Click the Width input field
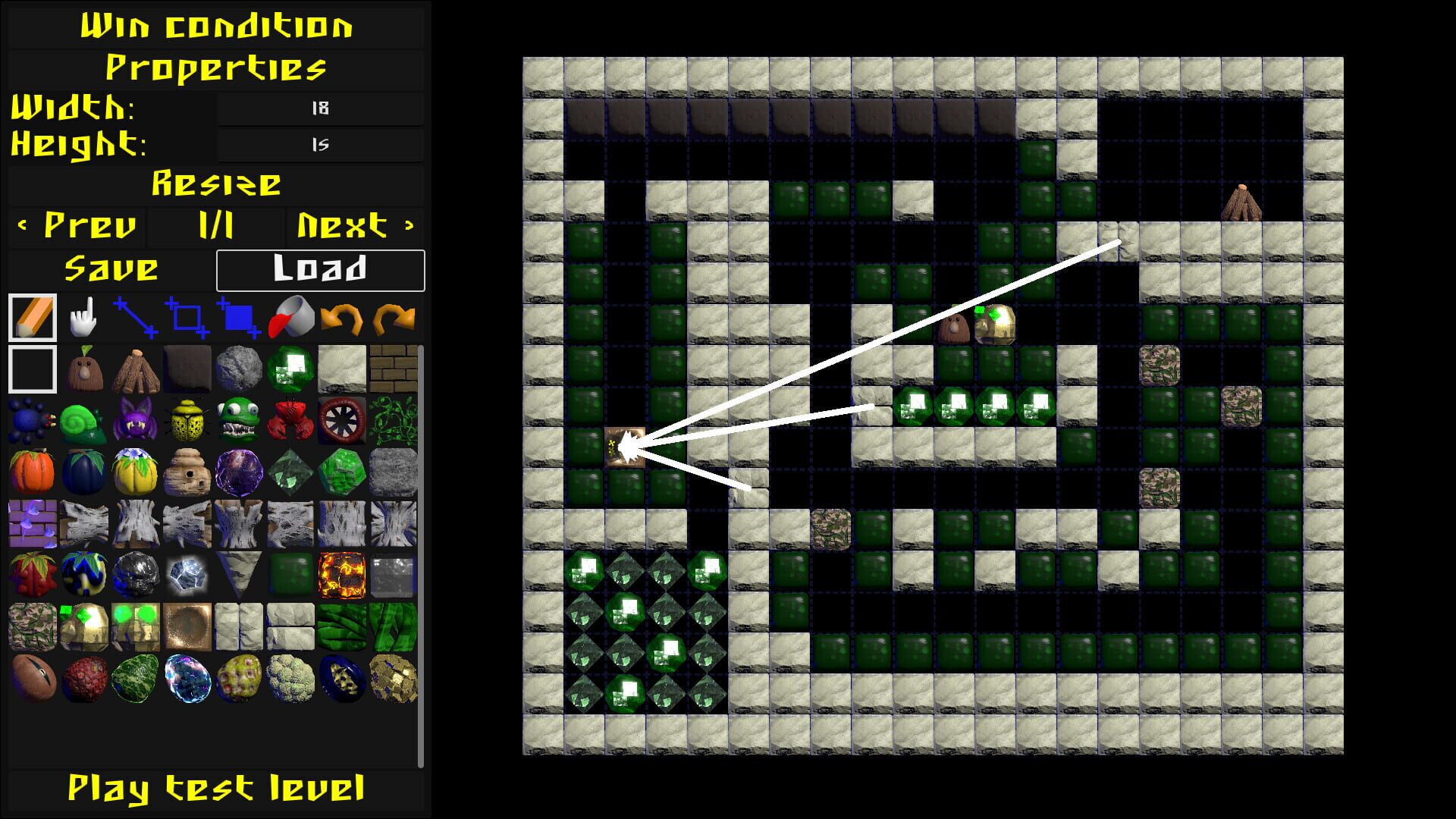1456x819 pixels. [318, 108]
